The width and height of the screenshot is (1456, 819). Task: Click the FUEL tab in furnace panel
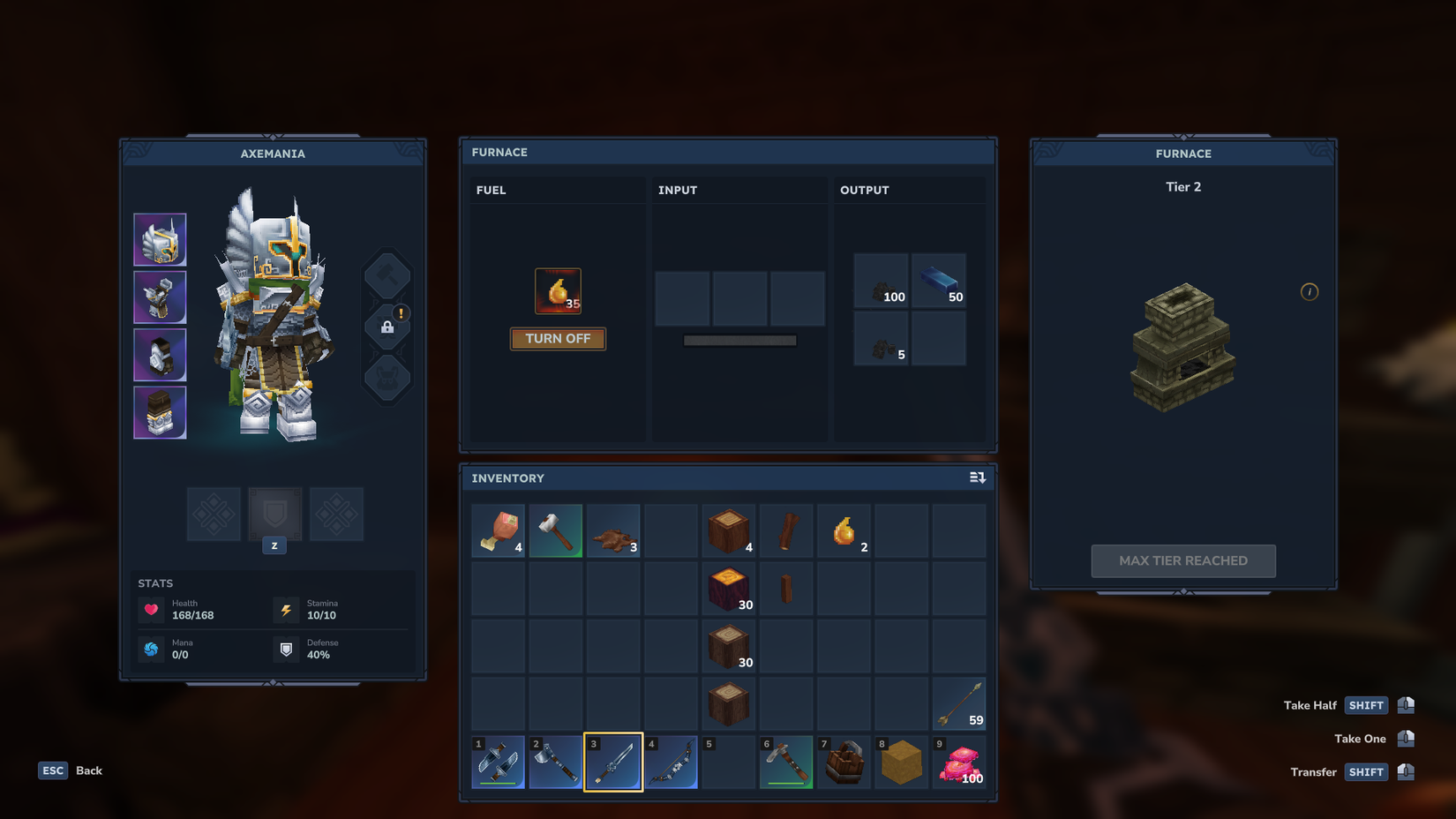click(491, 190)
